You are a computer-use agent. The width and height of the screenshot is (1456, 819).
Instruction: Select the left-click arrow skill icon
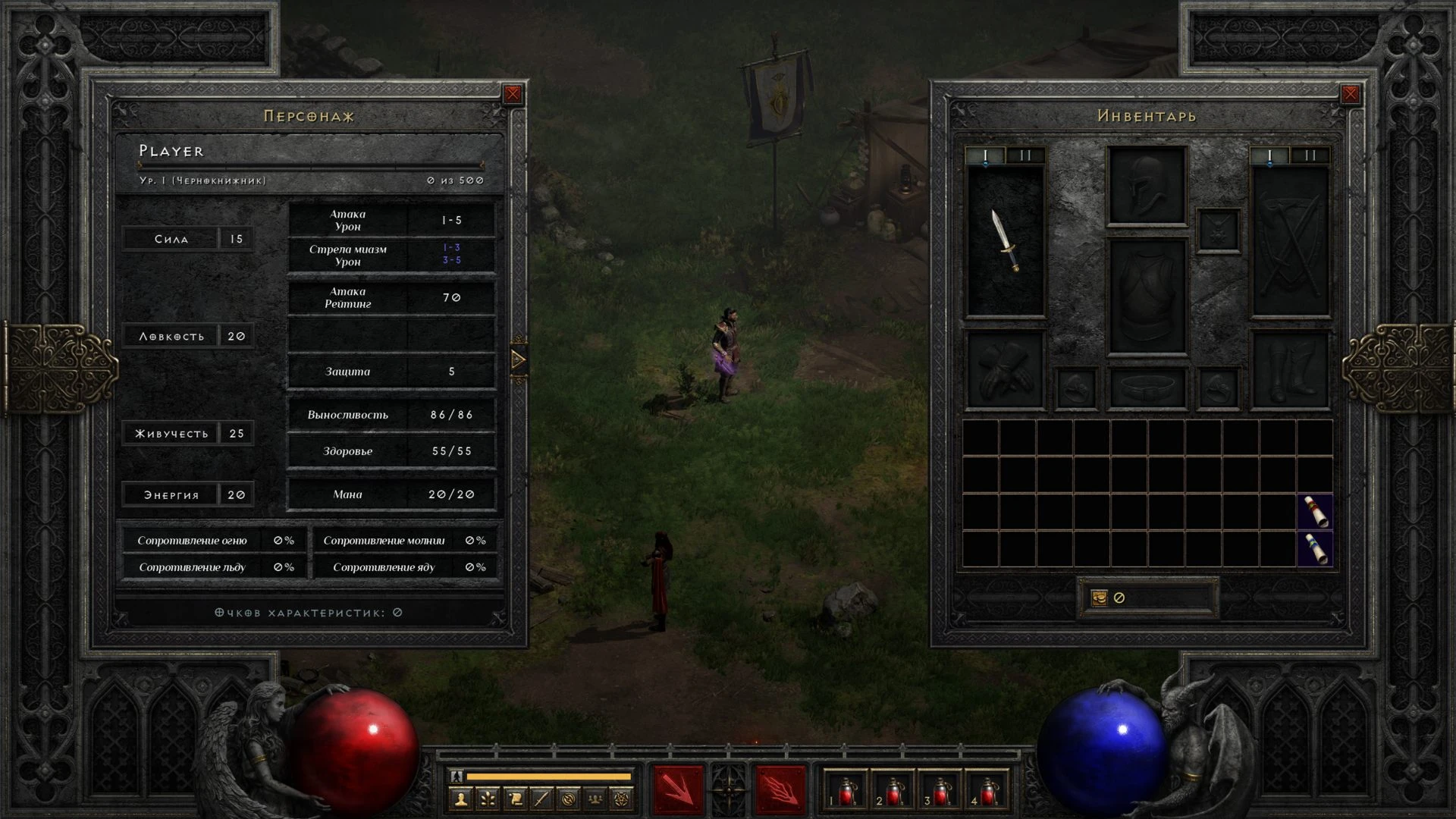tap(679, 790)
